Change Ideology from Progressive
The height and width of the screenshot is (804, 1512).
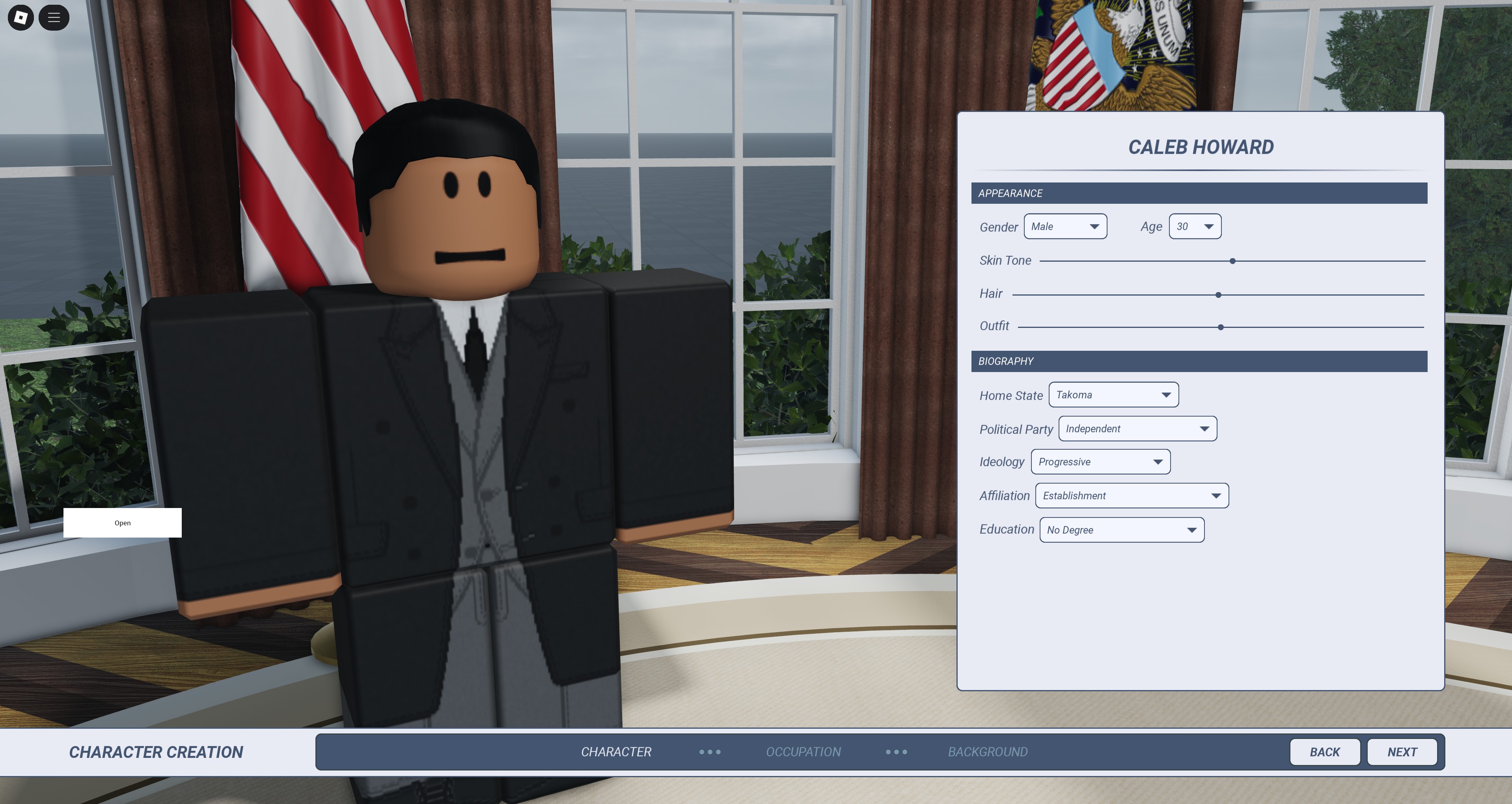[1100, 462]
